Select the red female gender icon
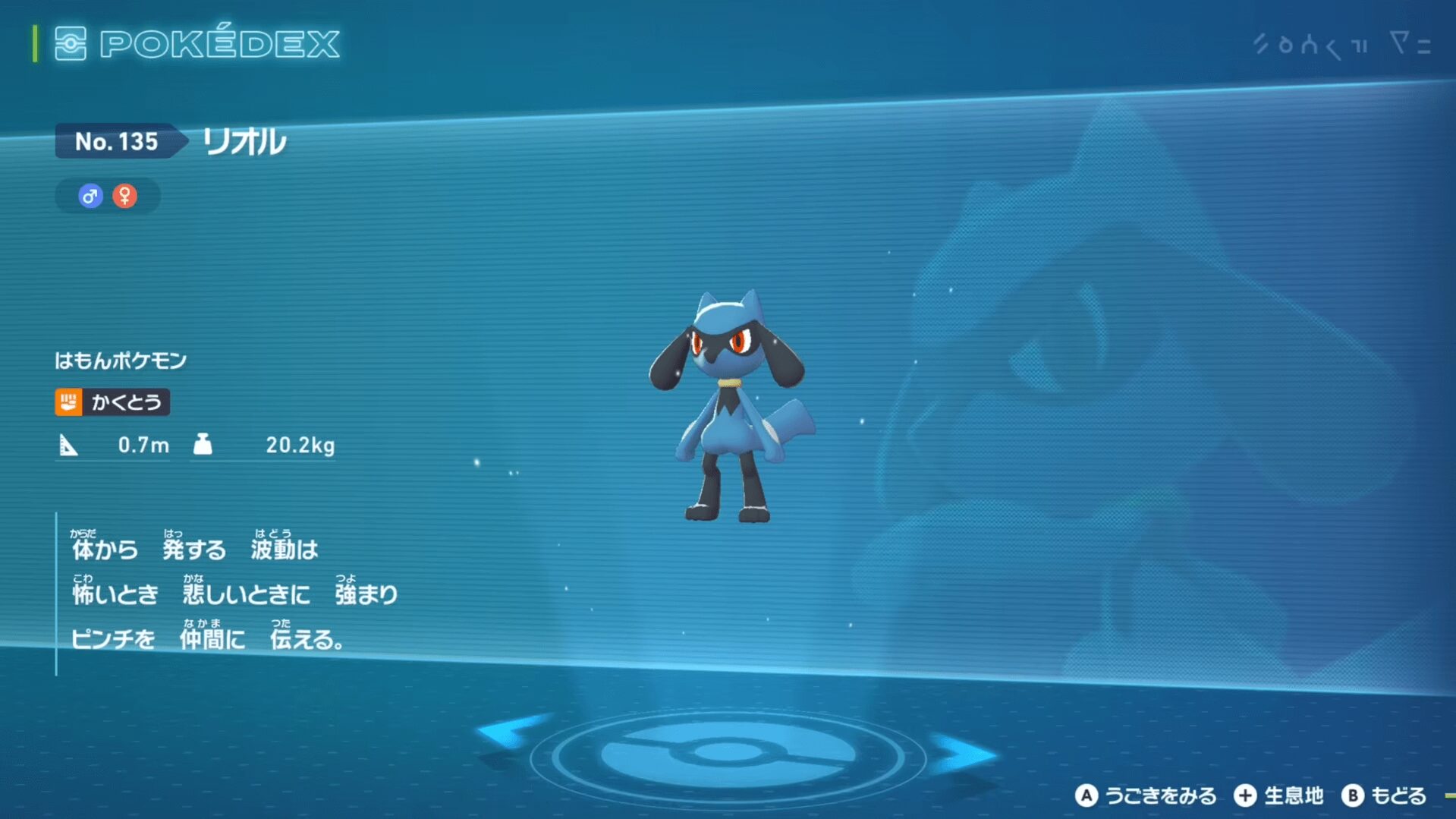1456x819 pixels. pyautogui.click(x=125, y=197)
